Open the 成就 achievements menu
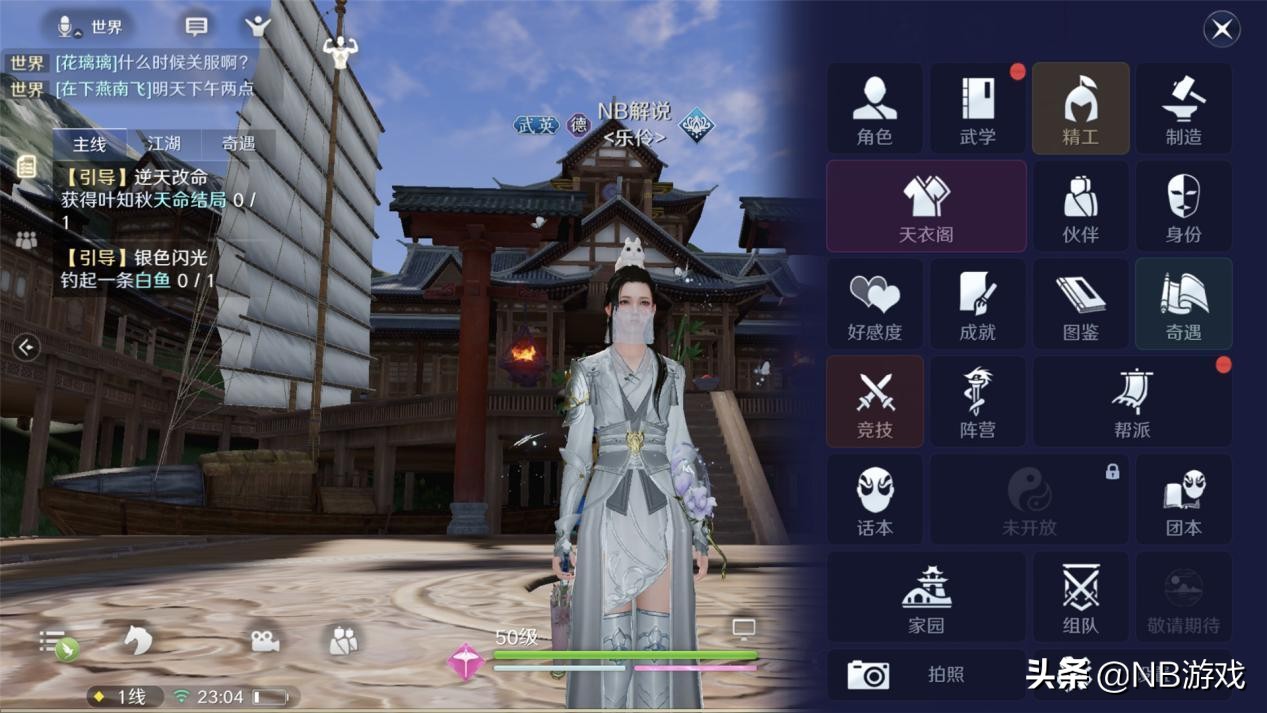 click(978, 304)
